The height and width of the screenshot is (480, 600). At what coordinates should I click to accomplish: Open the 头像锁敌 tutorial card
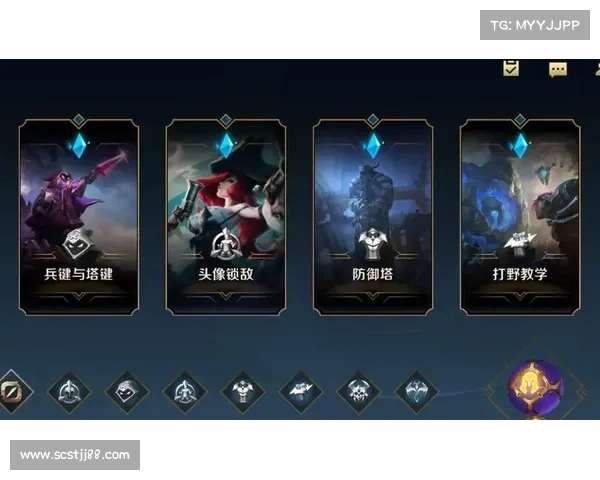[x=226, y=217]
